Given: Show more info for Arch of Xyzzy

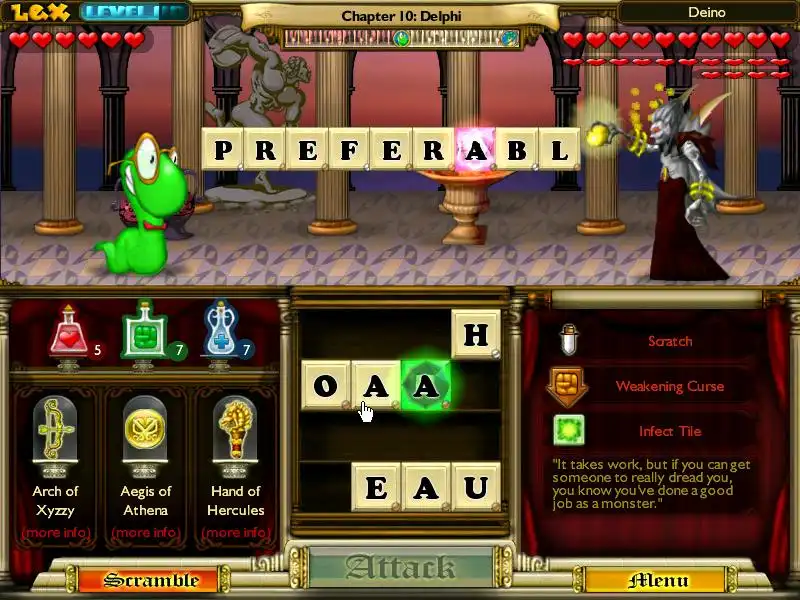Looking at the screenshot, I should coord(56,532).
